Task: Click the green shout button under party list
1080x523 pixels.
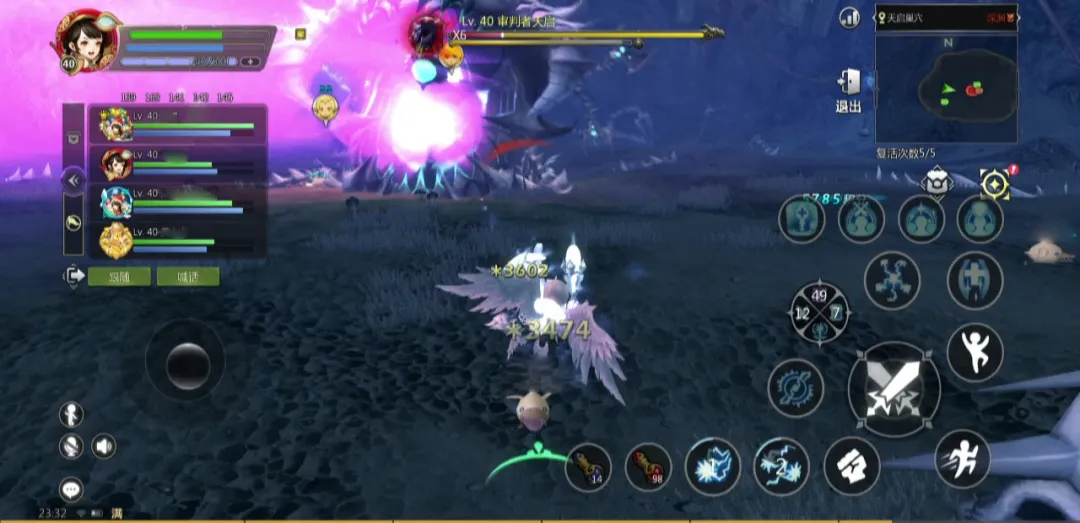Action: 188,277
